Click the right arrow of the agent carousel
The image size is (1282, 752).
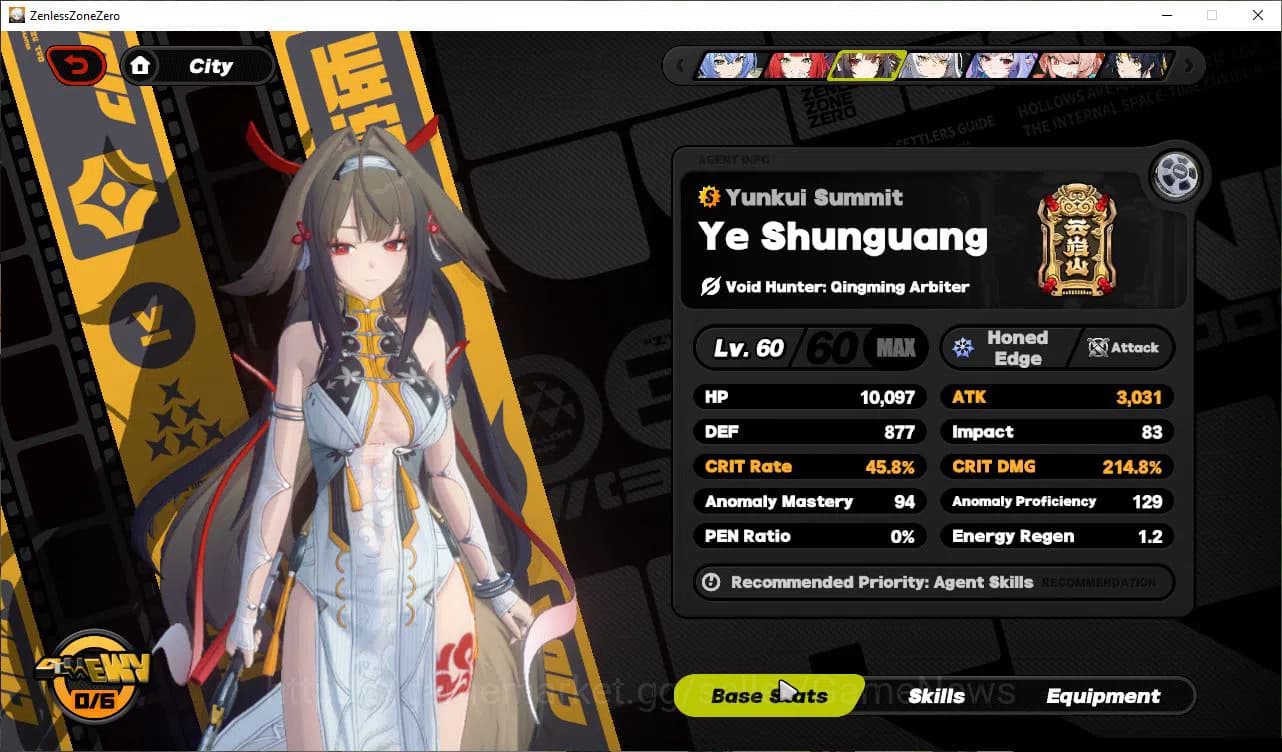[1187, 64]
